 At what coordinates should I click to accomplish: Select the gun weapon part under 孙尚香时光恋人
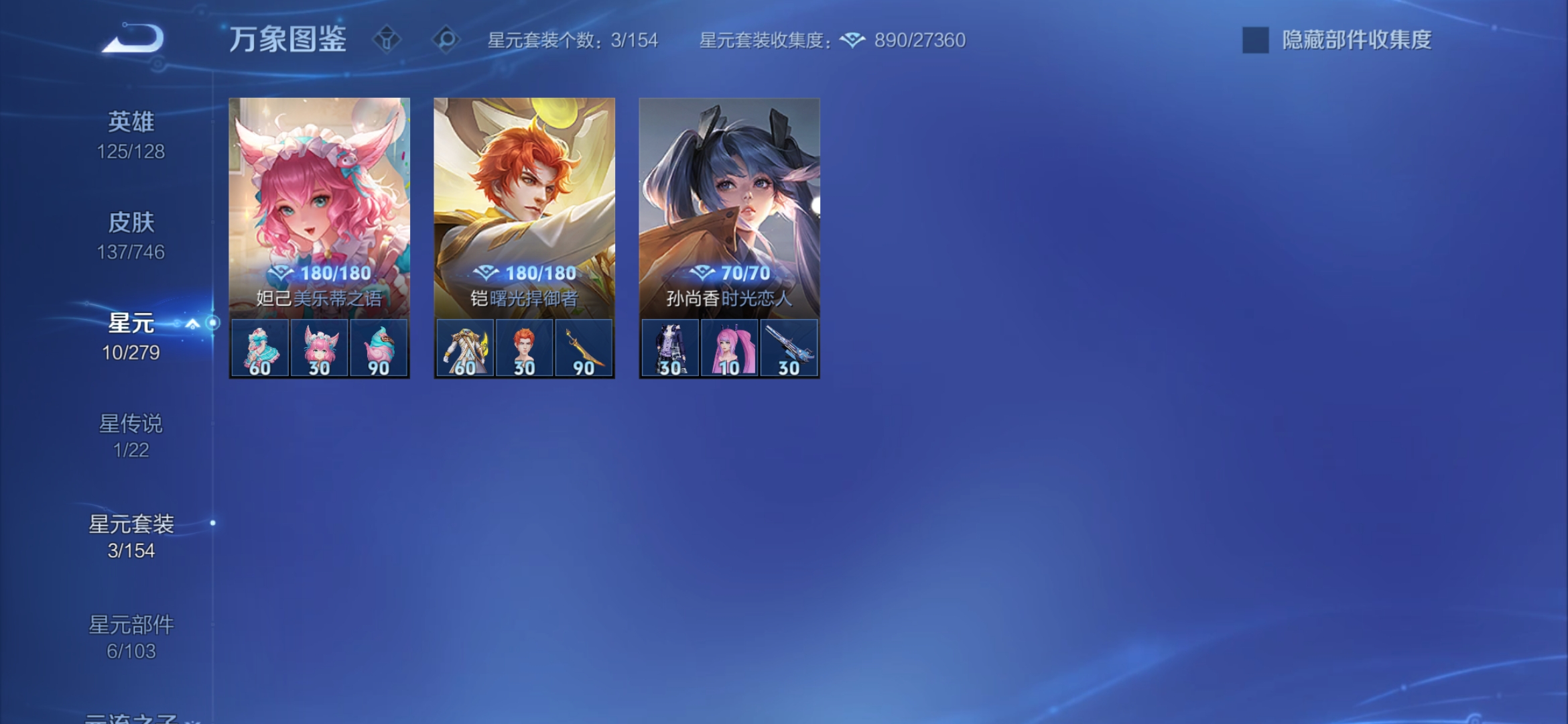click(x=789, y=348)
